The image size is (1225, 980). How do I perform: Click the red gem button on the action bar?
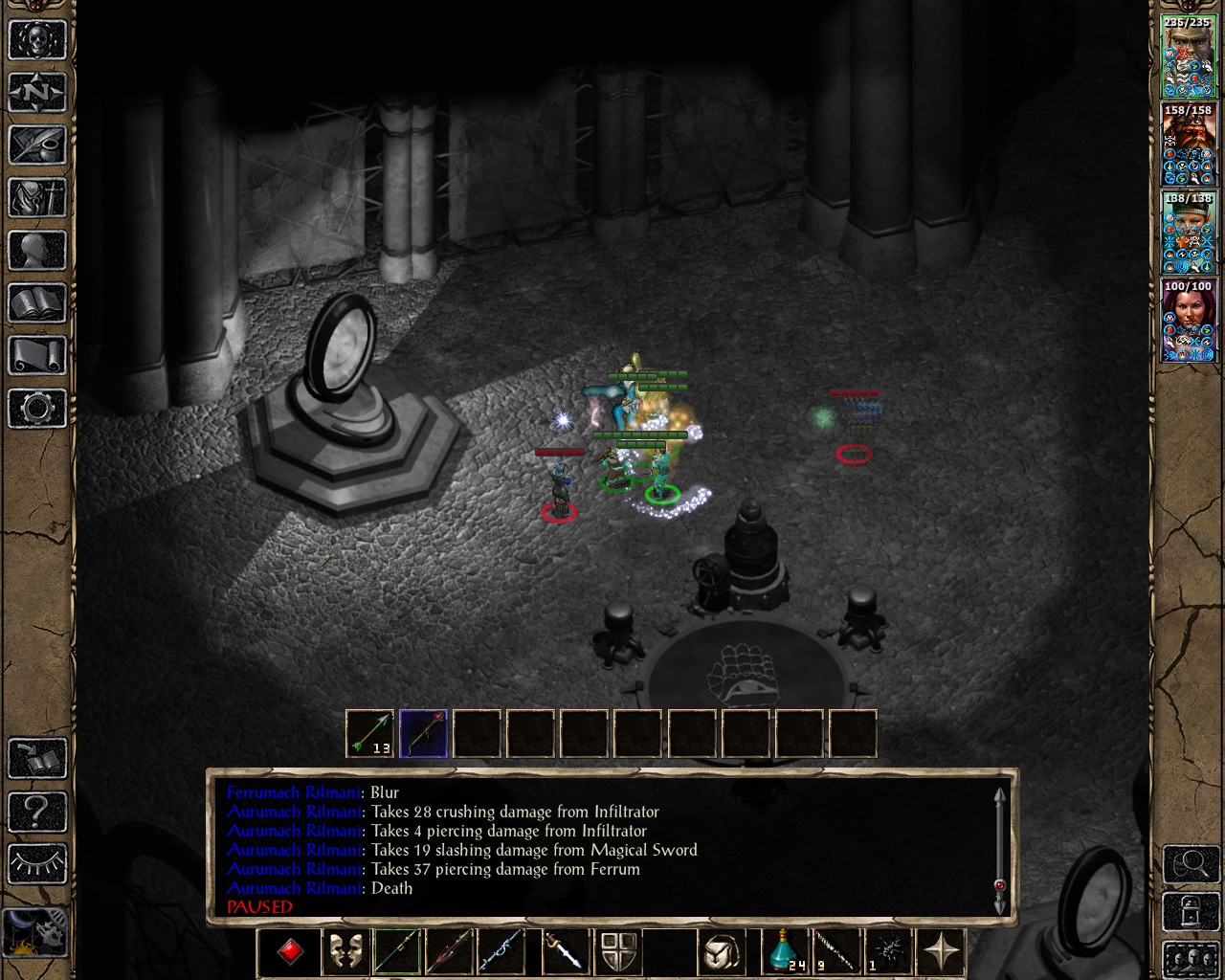(x=291, y=951)
